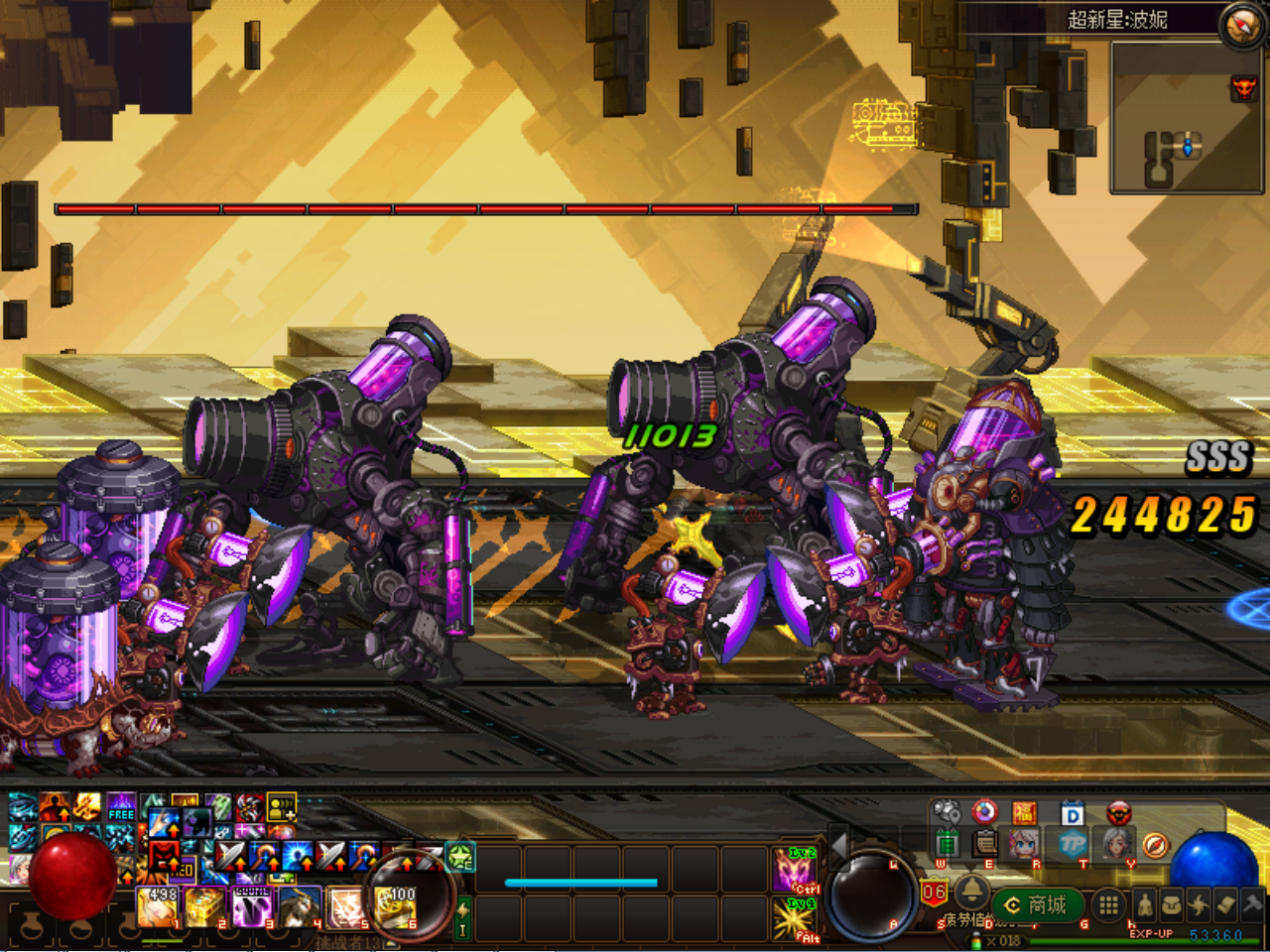Open the adventurer guide portrait icon

click(1022, 844)
